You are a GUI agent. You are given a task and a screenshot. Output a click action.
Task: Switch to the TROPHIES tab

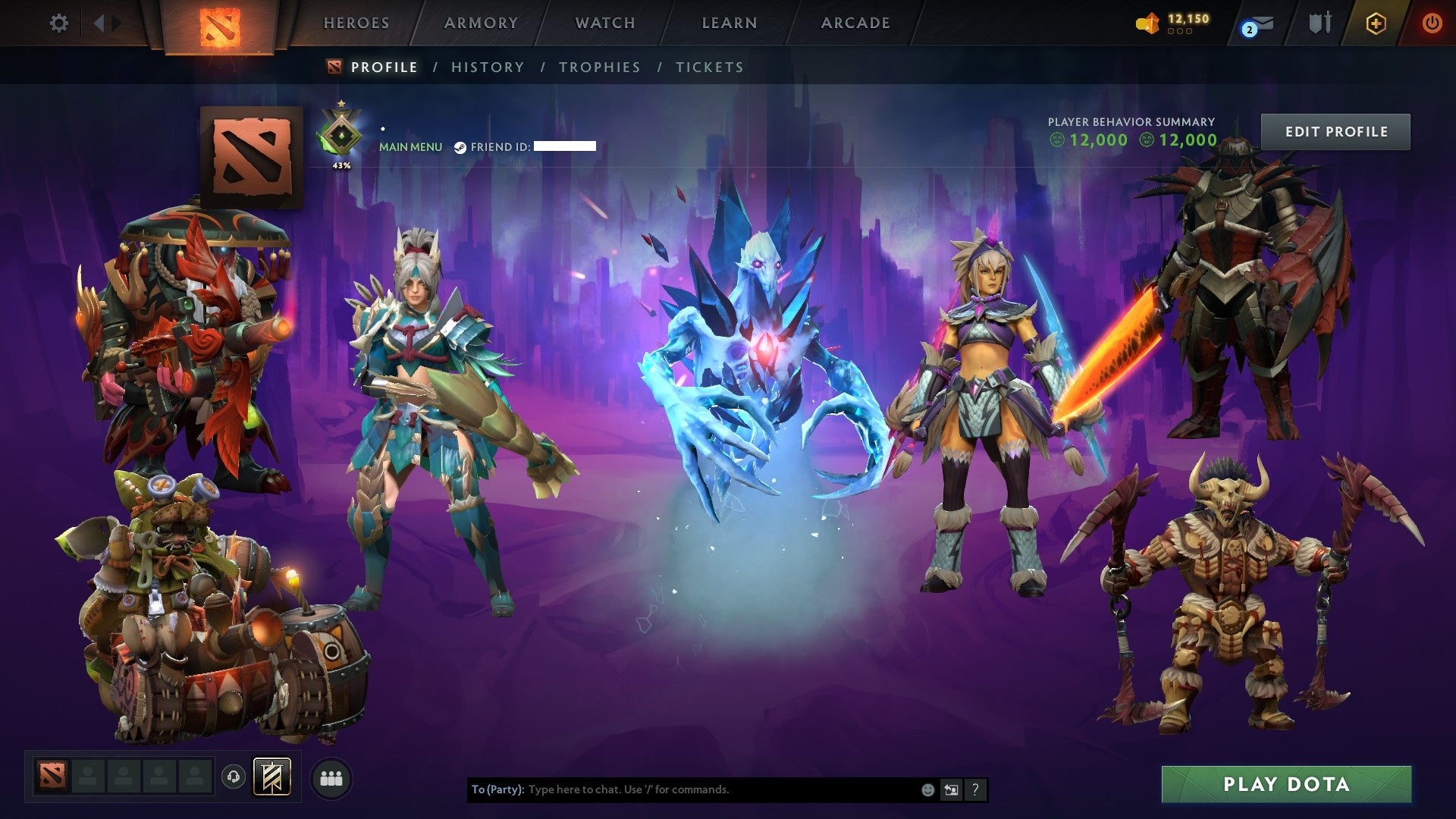600,67
